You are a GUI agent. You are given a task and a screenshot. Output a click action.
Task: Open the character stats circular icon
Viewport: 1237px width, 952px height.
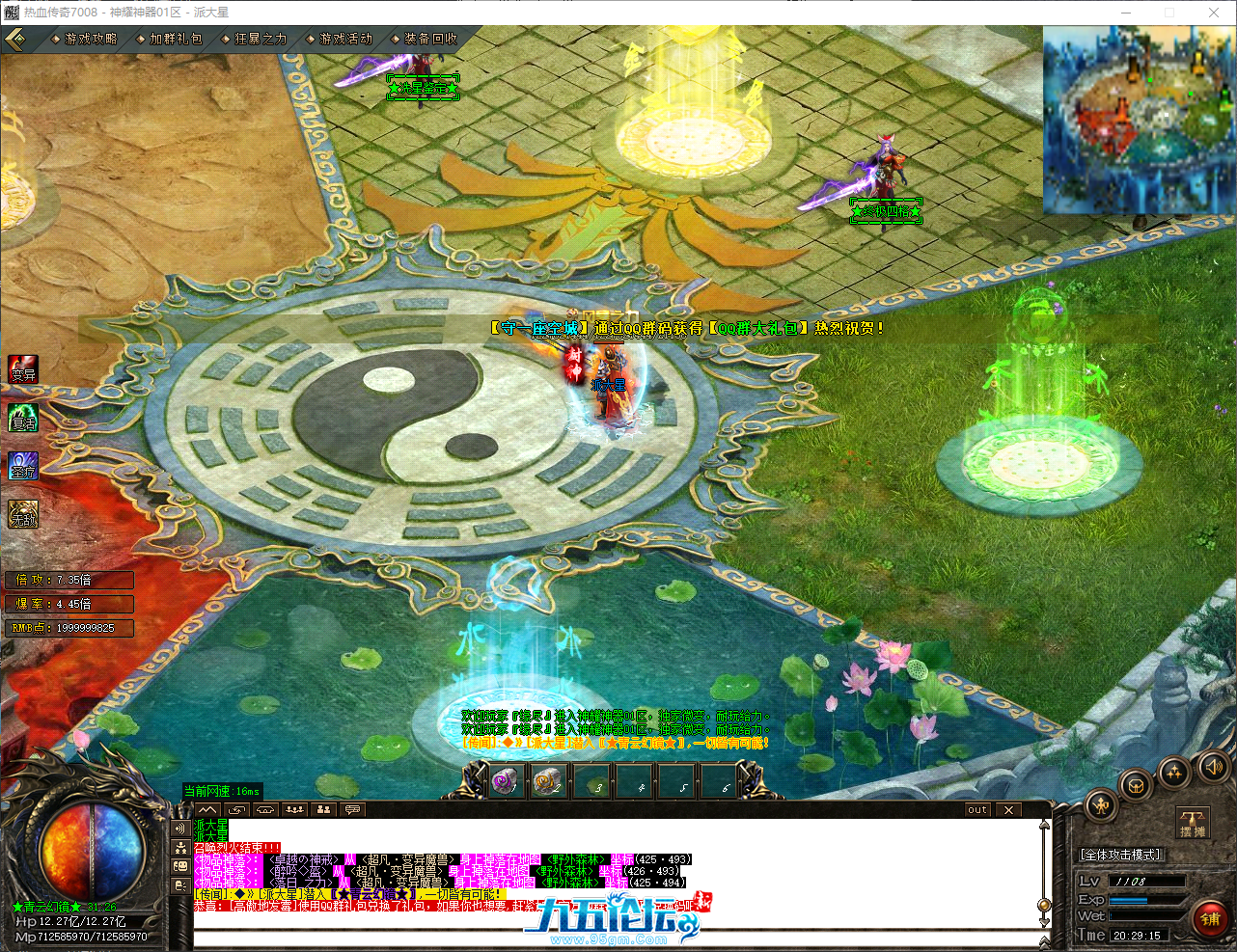(x=1100, y=806)
